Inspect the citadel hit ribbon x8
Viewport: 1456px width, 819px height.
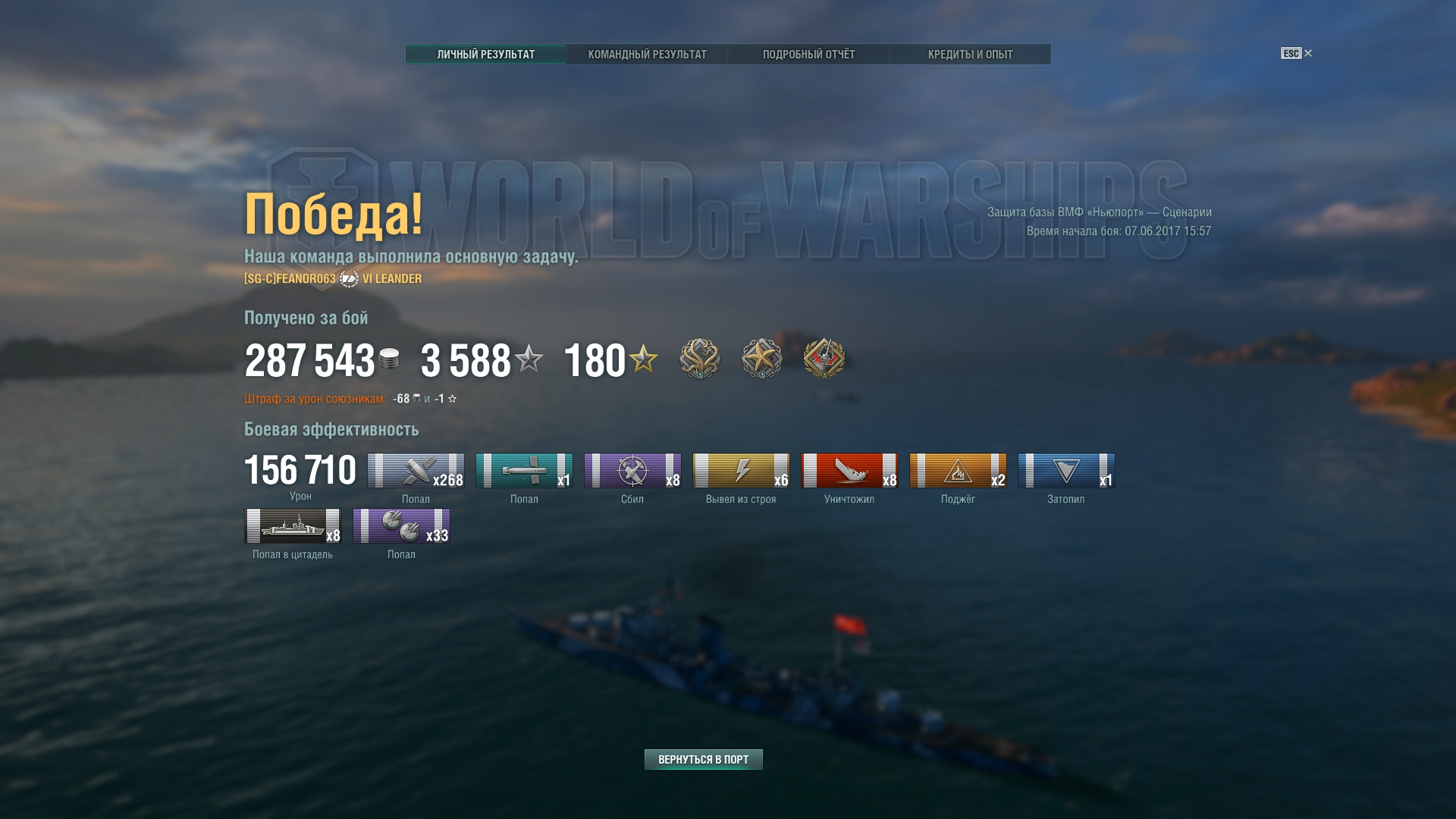tap(293, 526)
